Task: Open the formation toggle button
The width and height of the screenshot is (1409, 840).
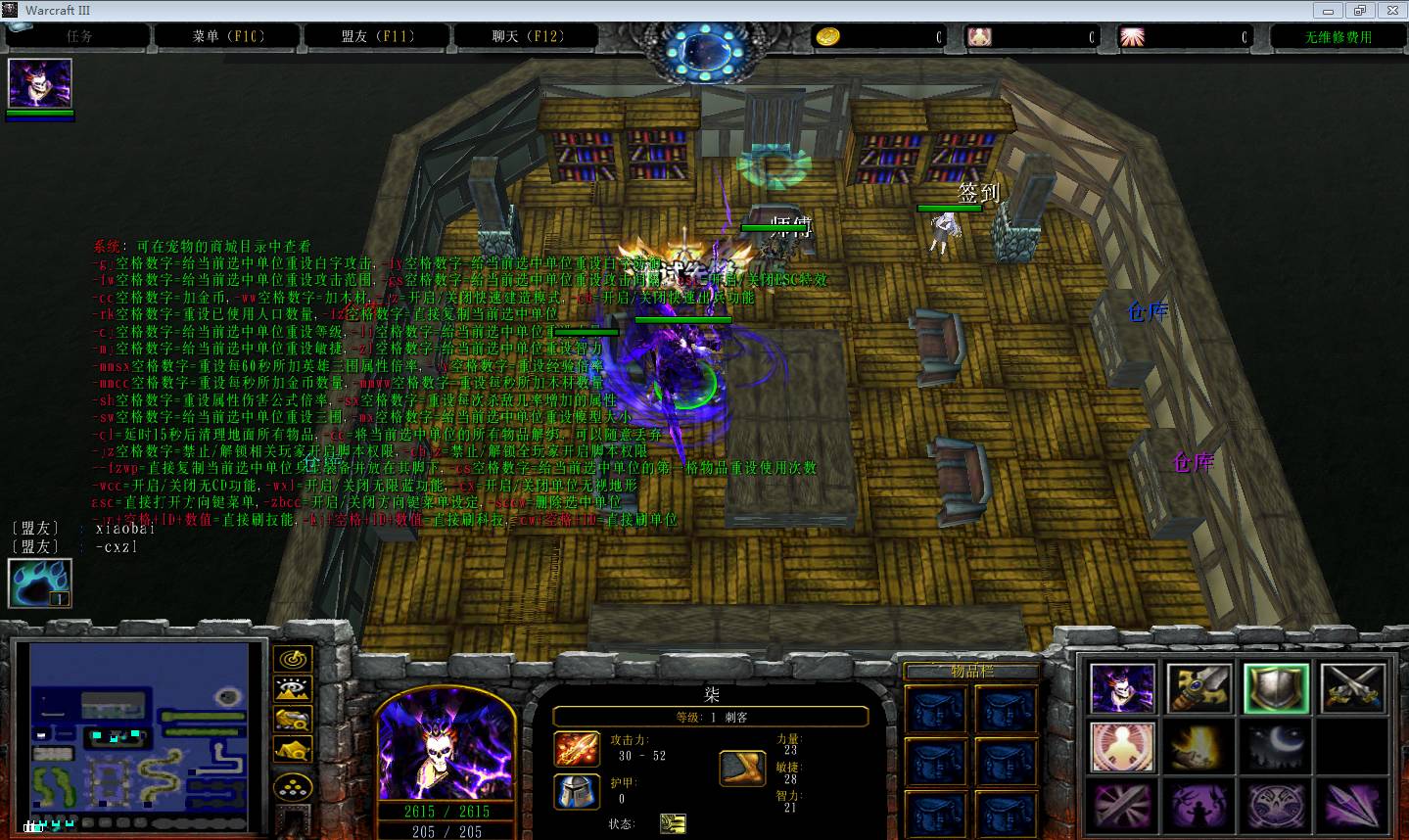Action: click(293, 787)
